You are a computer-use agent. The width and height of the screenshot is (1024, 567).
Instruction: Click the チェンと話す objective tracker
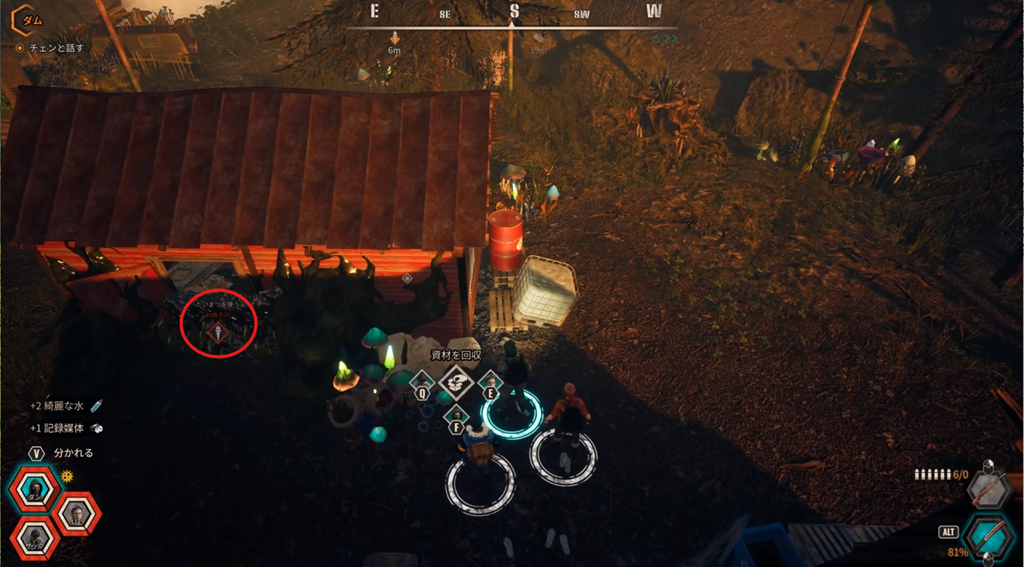pos(50,47)
